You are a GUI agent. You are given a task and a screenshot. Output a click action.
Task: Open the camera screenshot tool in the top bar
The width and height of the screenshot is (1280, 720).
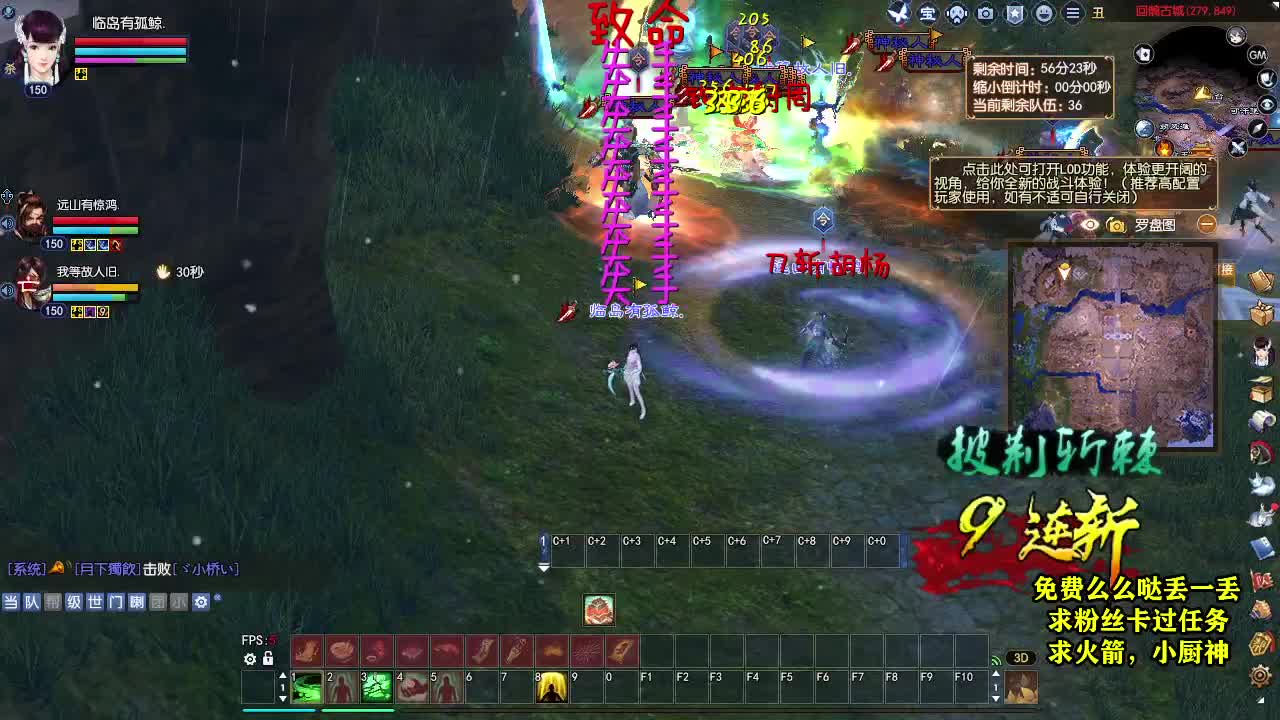point(984,13)
